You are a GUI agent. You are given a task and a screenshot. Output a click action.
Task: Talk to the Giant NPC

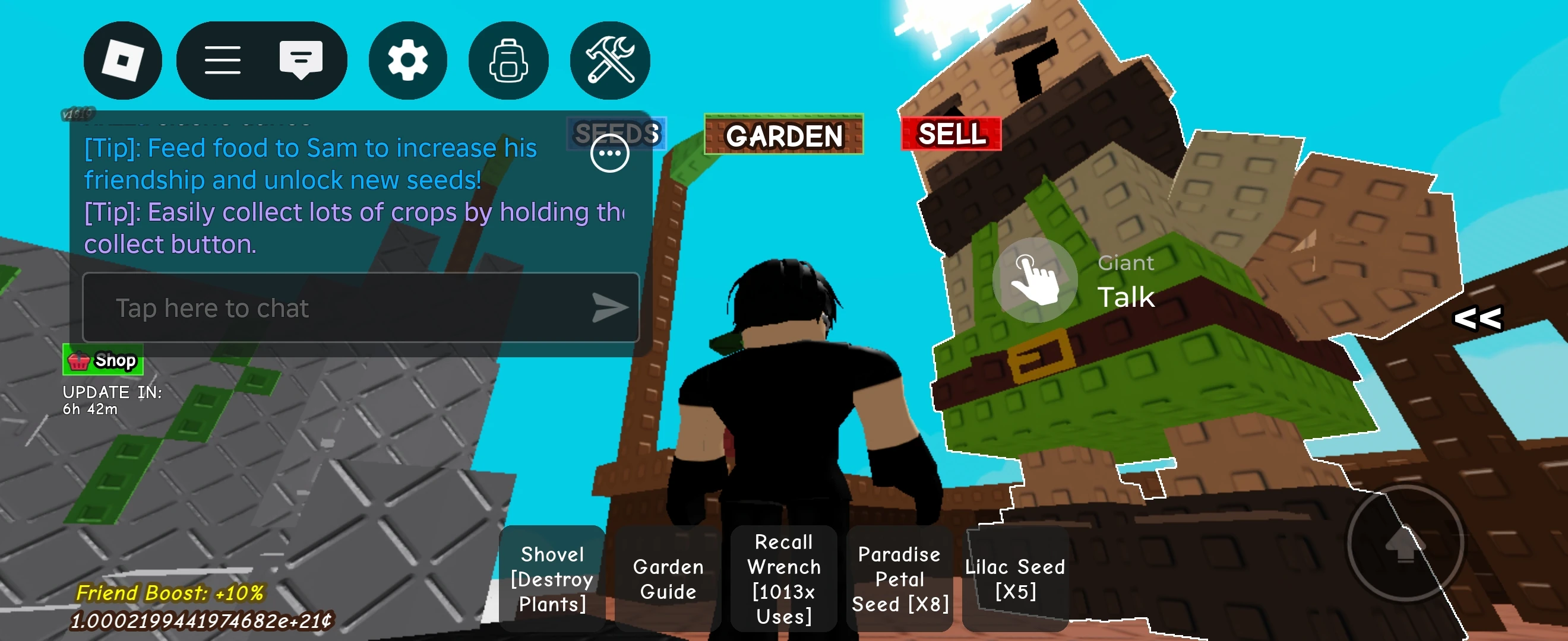1035,280
